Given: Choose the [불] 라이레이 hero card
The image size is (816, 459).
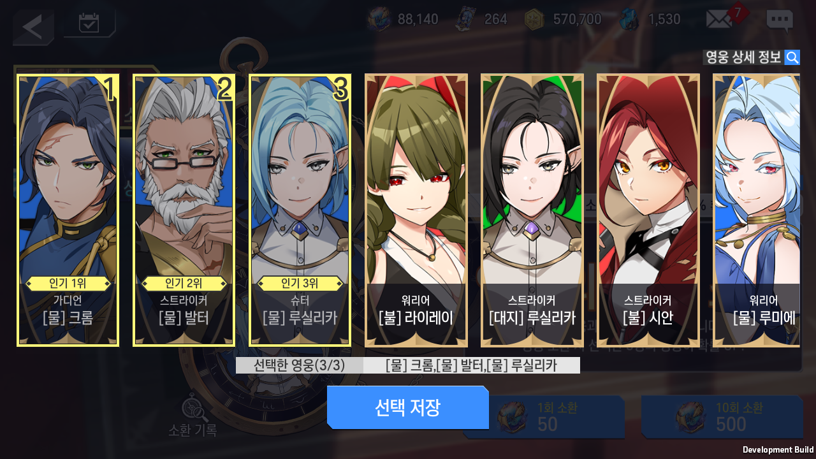Looking at the screenshot, I should point(416,210).
